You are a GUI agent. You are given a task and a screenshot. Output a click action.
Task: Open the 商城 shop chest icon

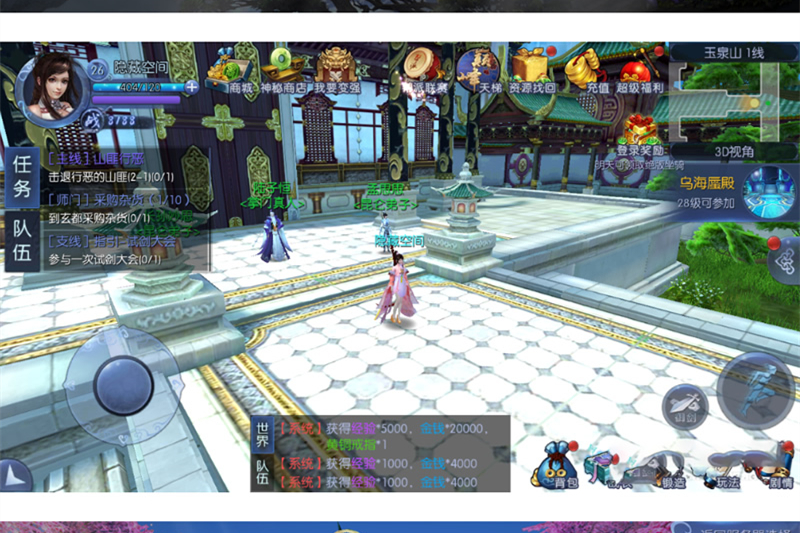tap(240, 70)
